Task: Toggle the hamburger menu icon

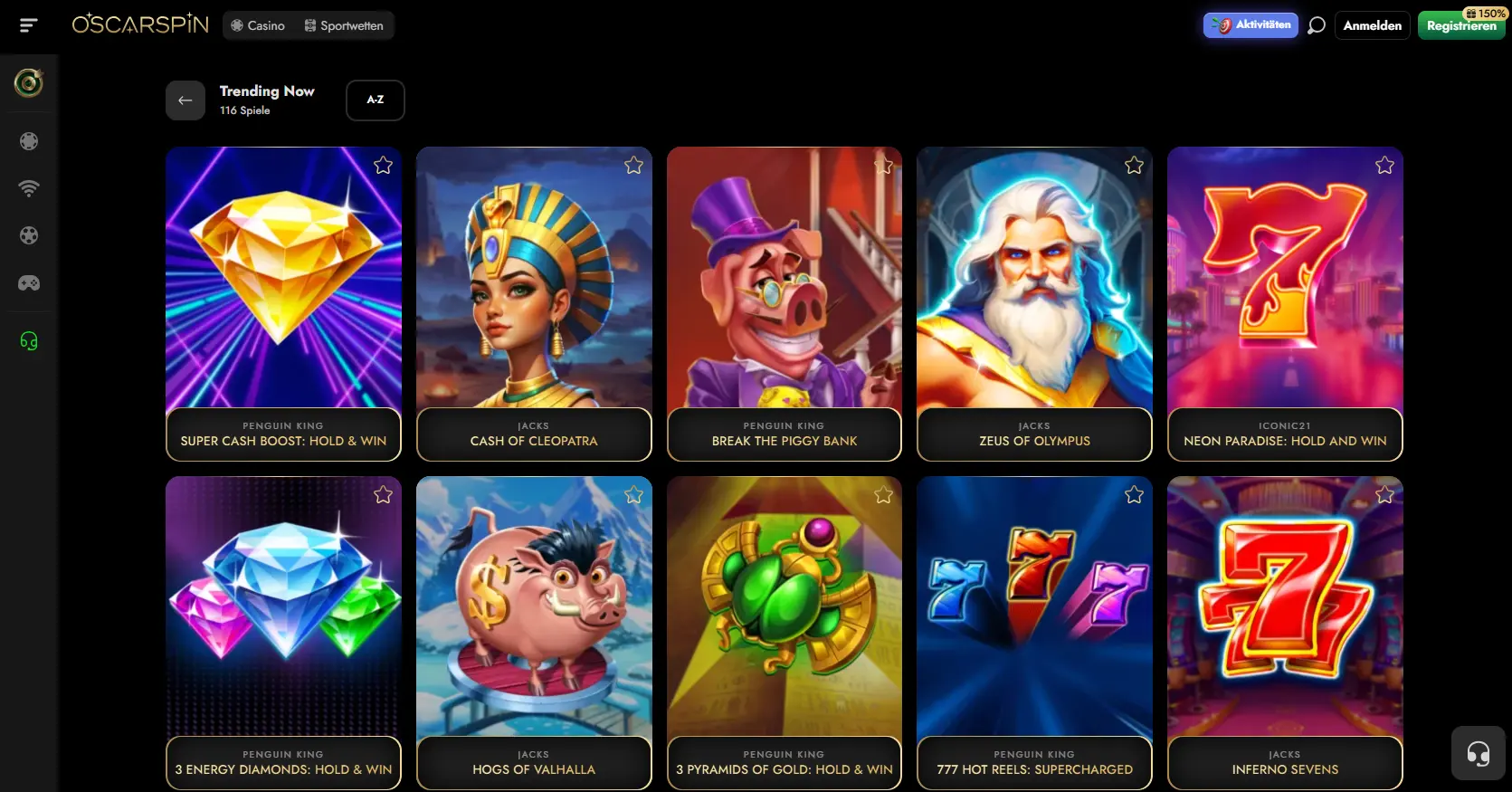Action: click(x=29, y=25)
